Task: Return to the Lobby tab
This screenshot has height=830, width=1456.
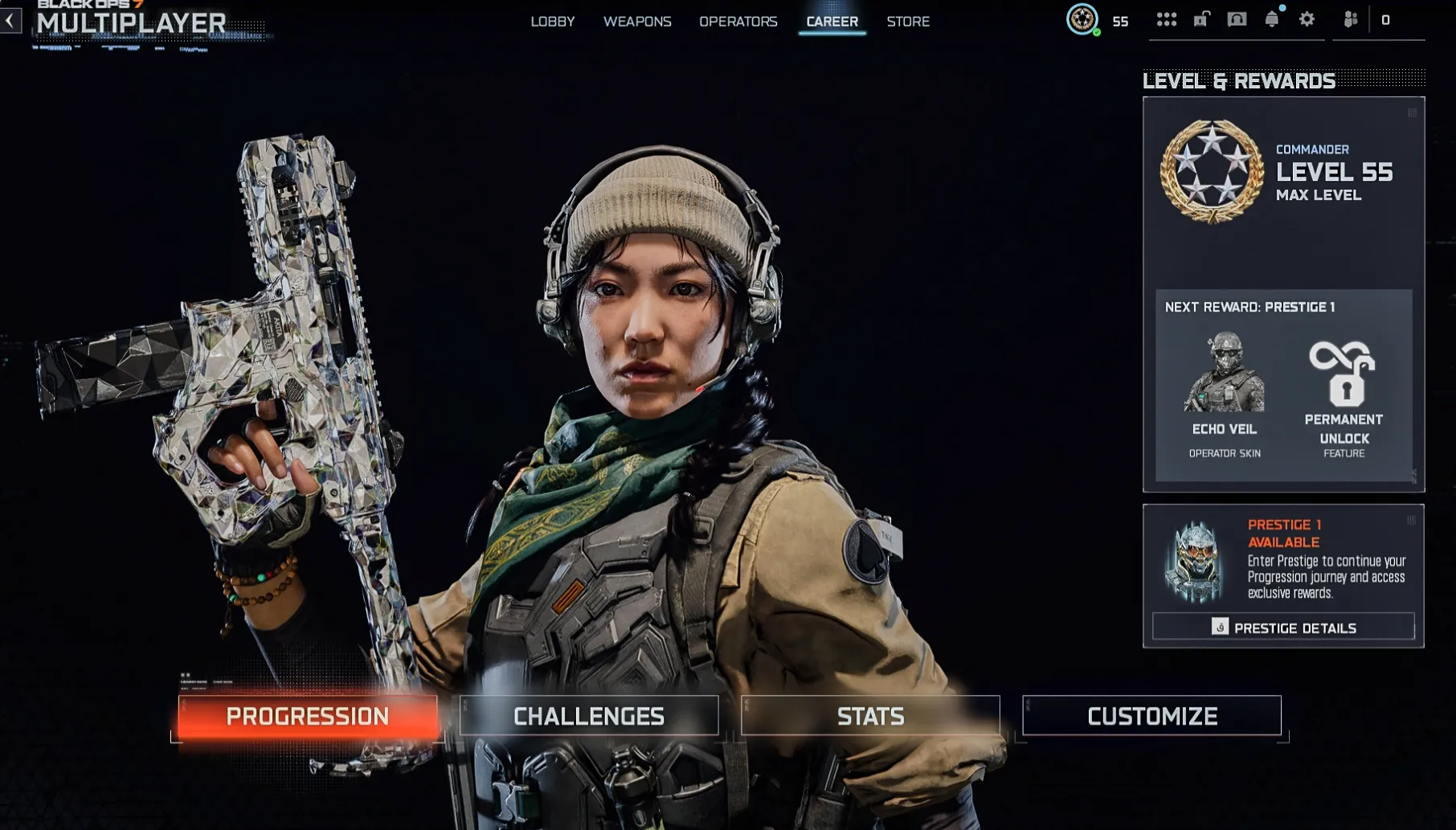Action: click(x=553, y=22)
